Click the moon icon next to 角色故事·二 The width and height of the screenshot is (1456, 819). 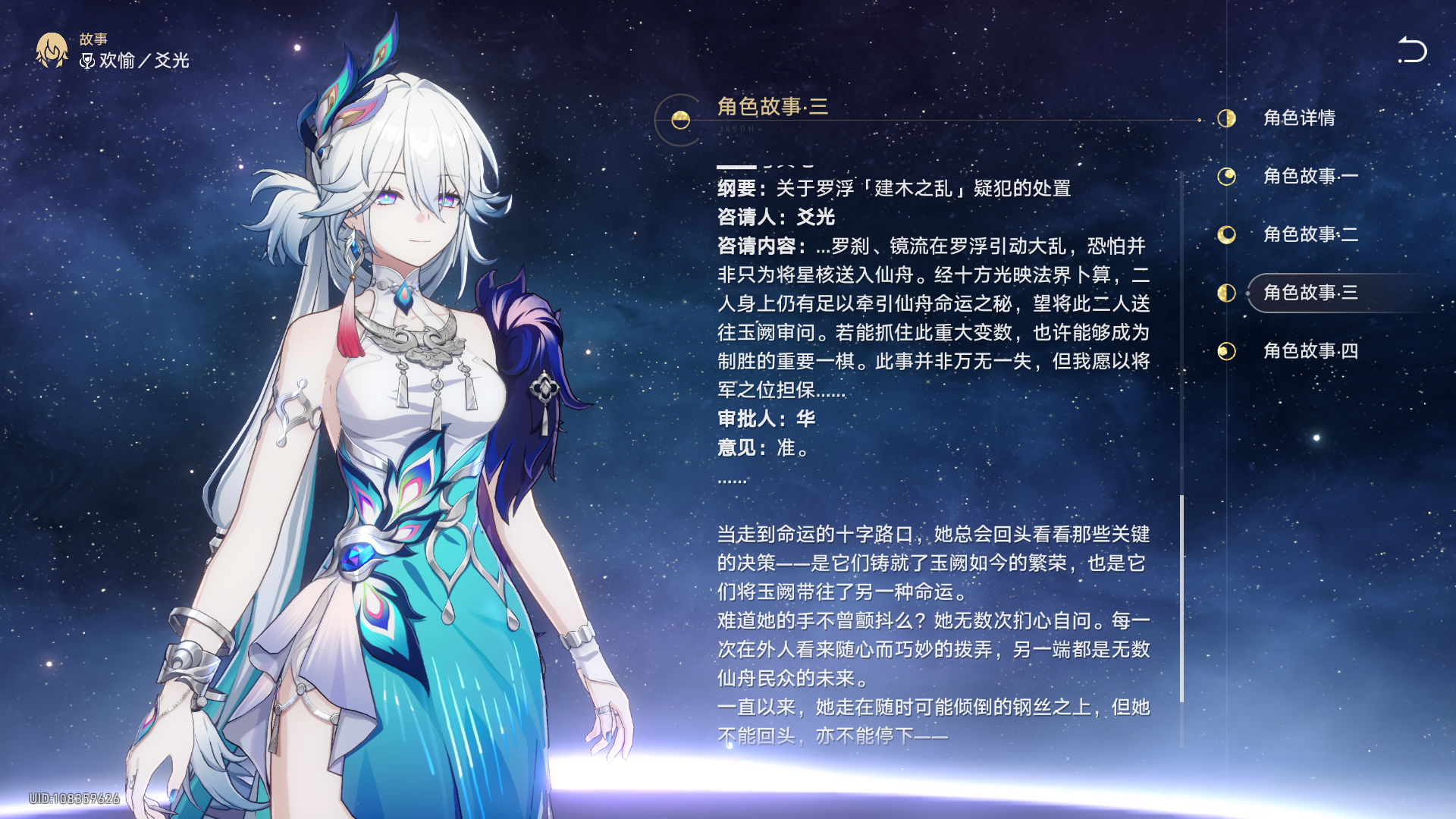click(x=1226, y=235)
